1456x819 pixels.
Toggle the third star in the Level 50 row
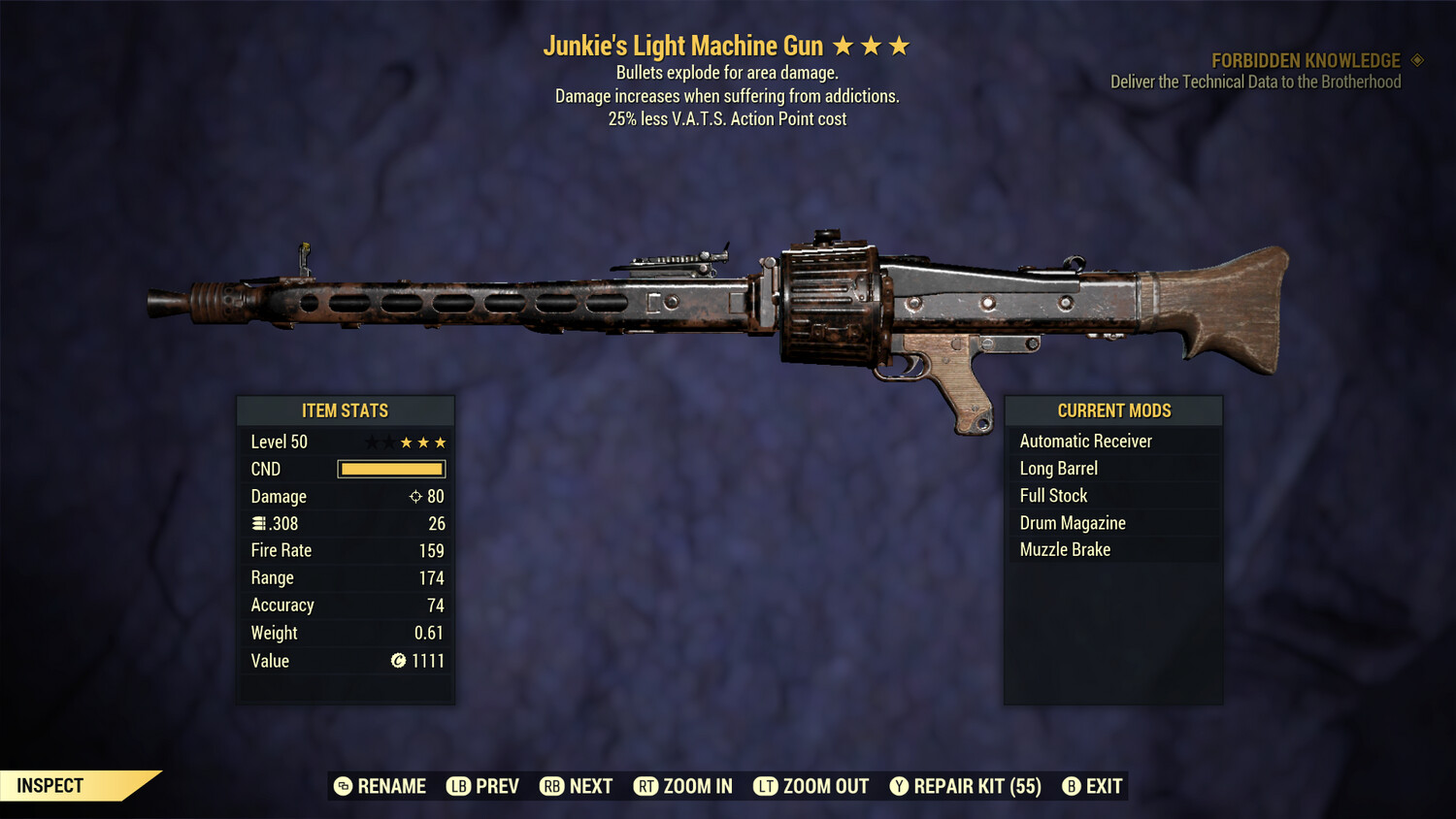440,442
